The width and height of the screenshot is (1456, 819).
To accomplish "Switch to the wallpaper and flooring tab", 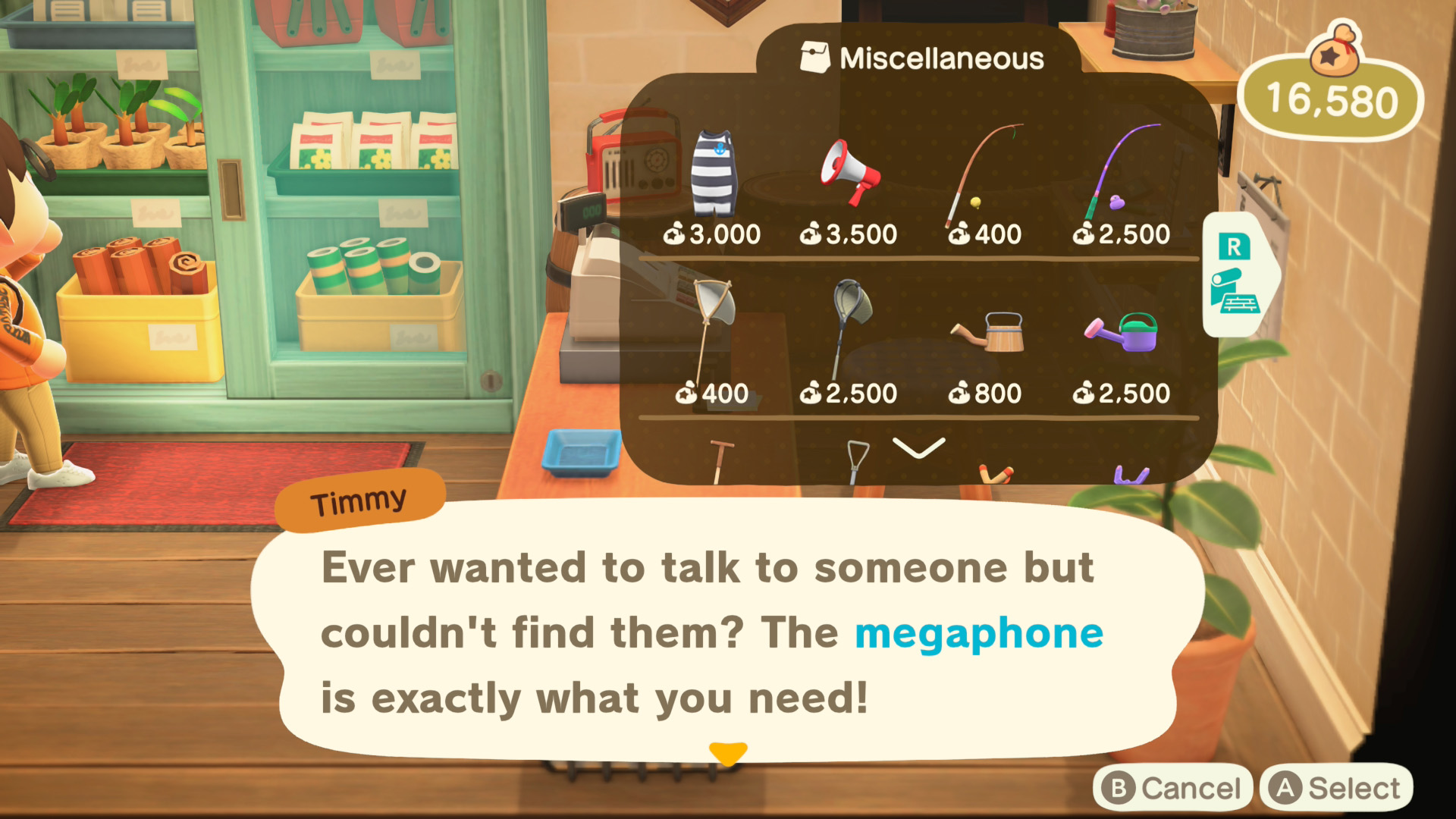I will point(1236,275).
